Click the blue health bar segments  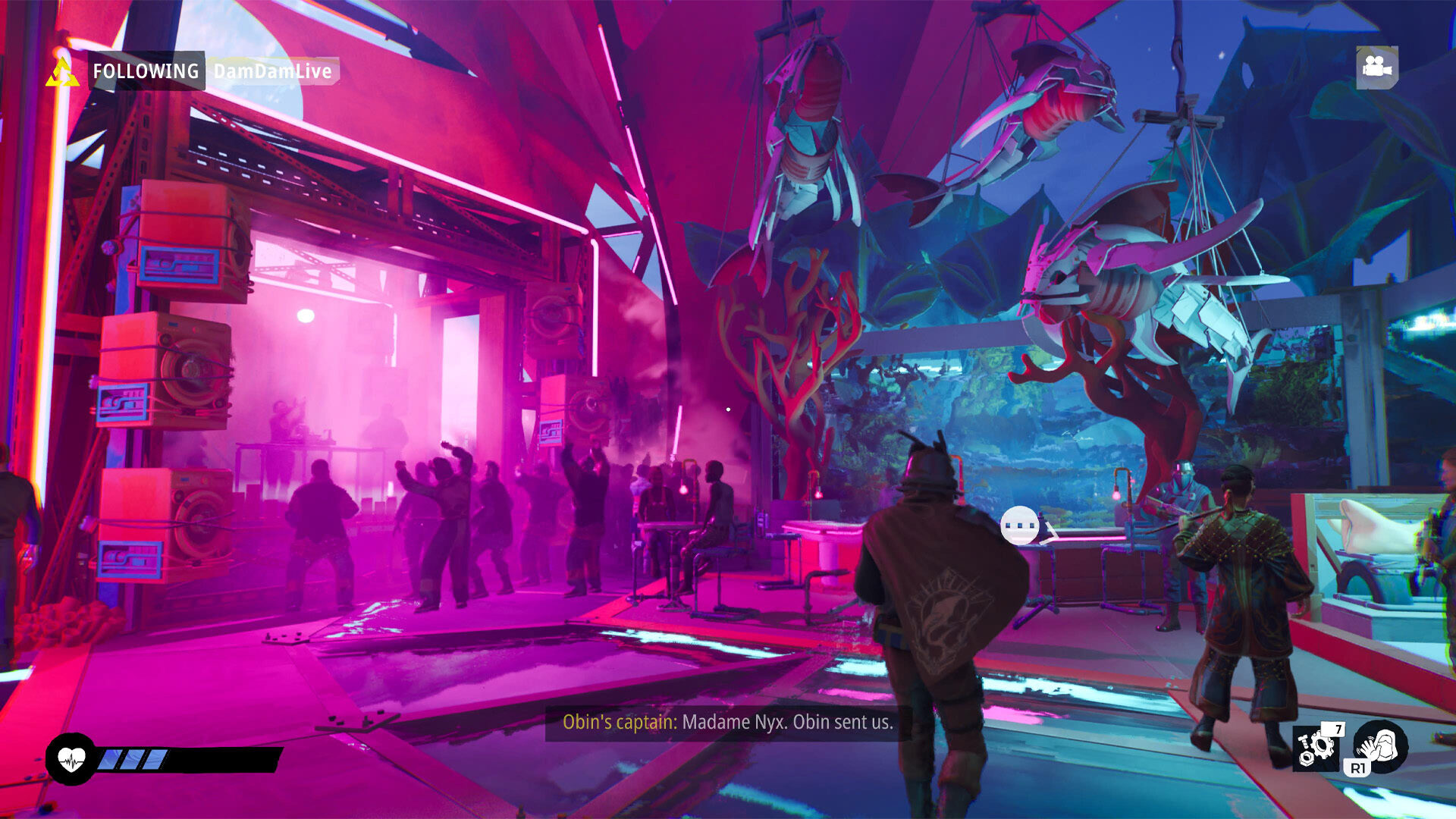point(135,758)
